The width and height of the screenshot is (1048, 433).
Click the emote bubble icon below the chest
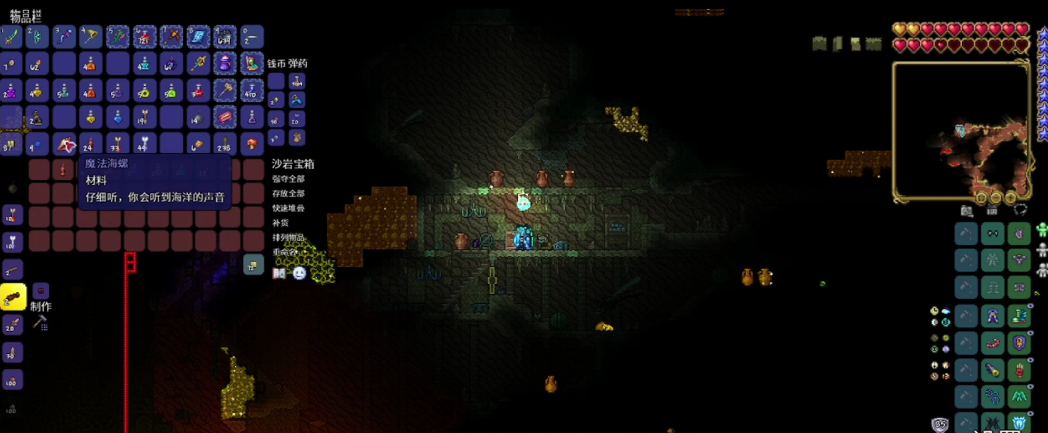tap(299, 273)
